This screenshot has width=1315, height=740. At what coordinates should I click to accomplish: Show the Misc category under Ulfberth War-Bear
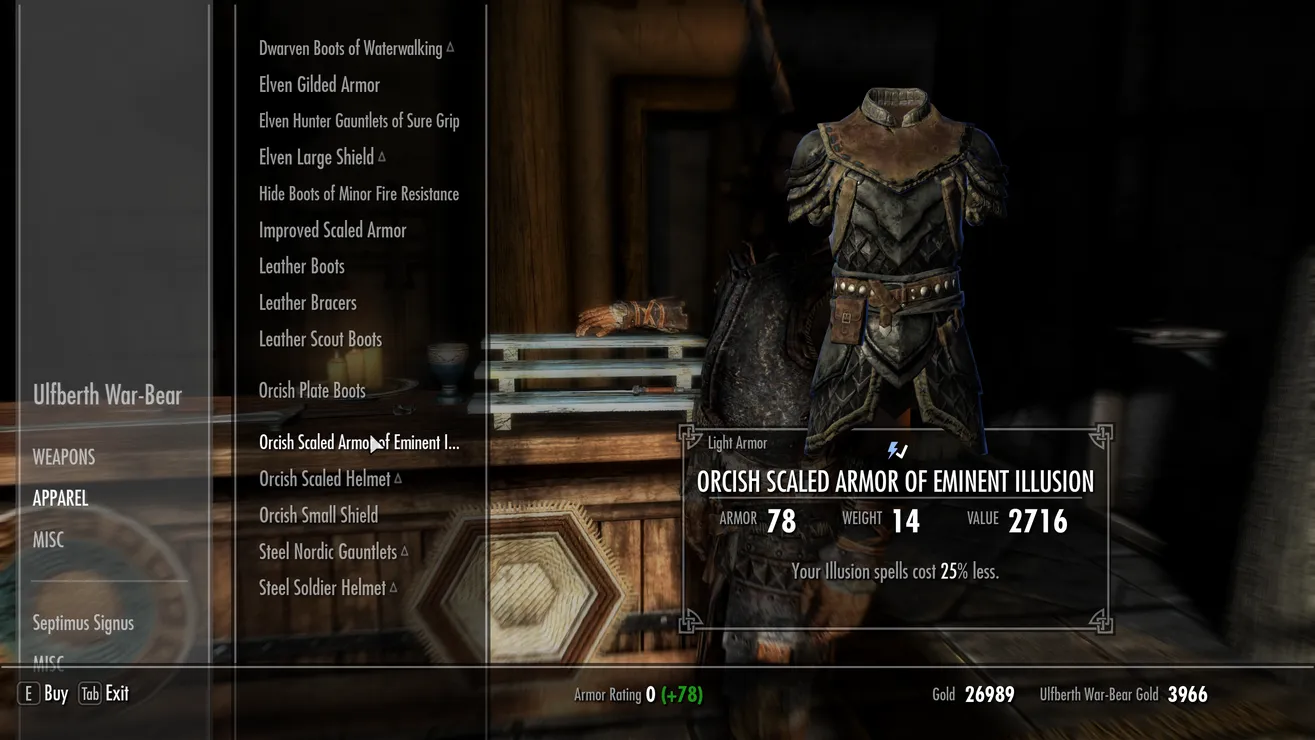(x=48, y=540)
